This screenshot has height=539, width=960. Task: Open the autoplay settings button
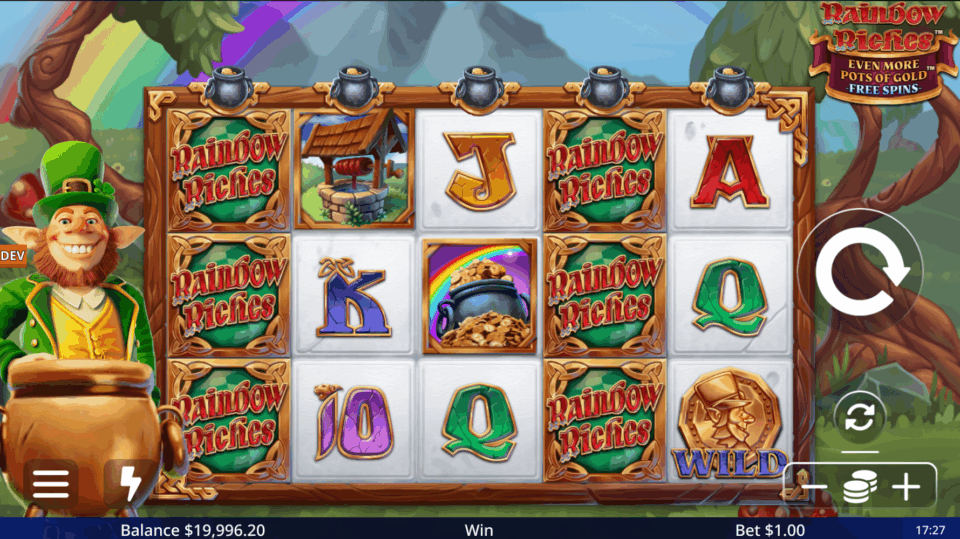tap(859, 417)
